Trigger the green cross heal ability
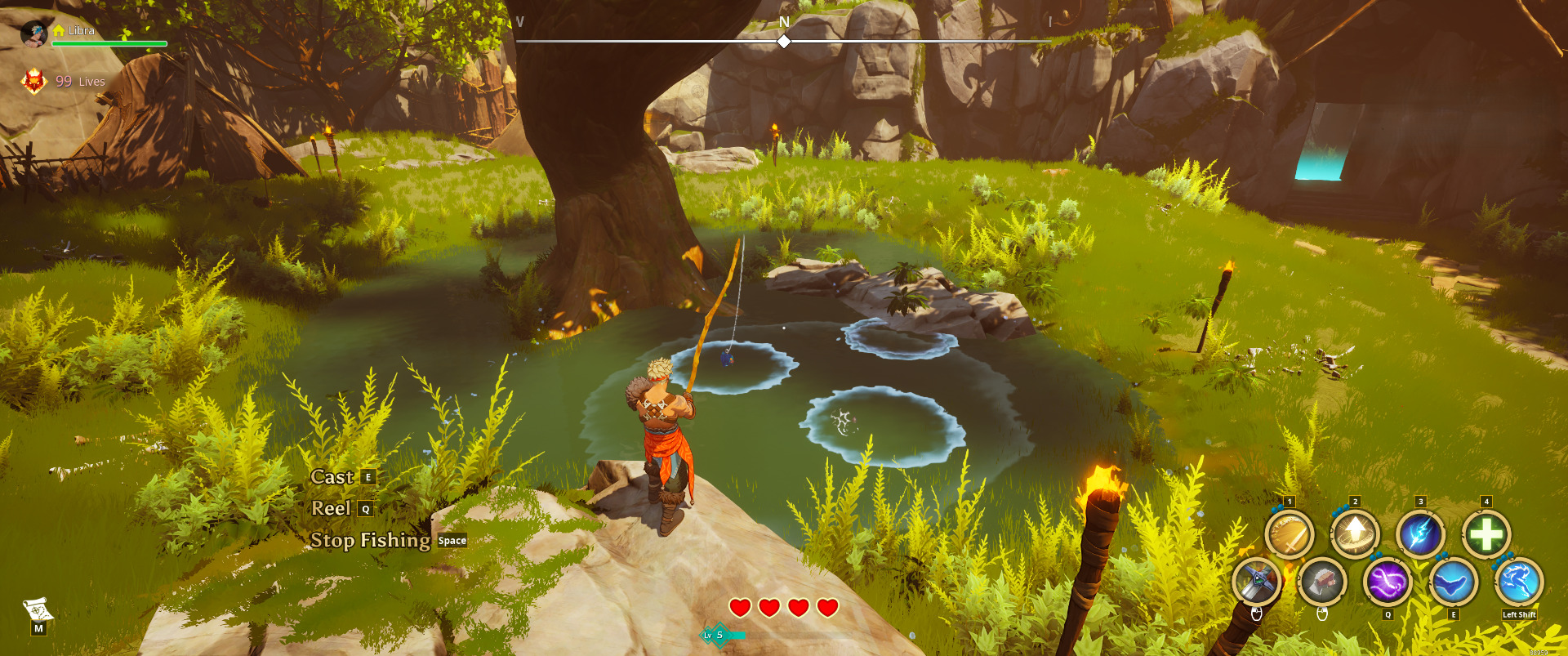1568x656 pixels. click(1486, 535)
